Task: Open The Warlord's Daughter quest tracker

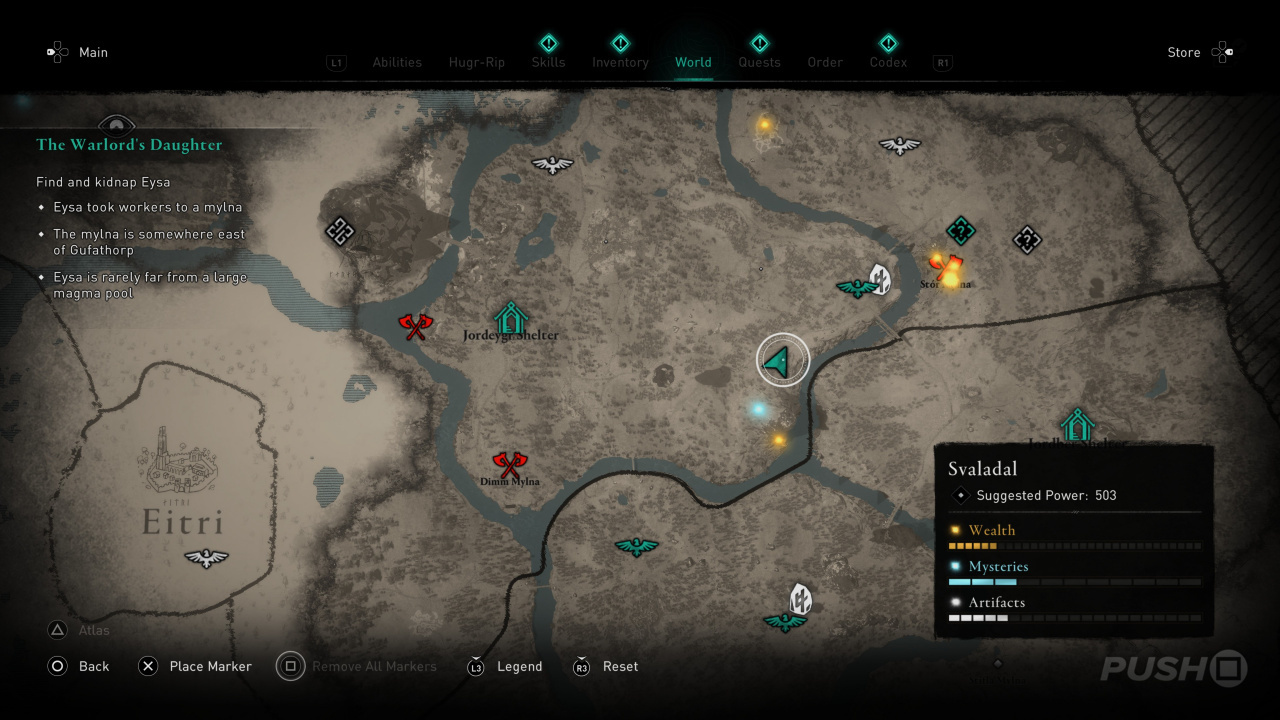Action: pyautogui.click(x=129, y=145)
